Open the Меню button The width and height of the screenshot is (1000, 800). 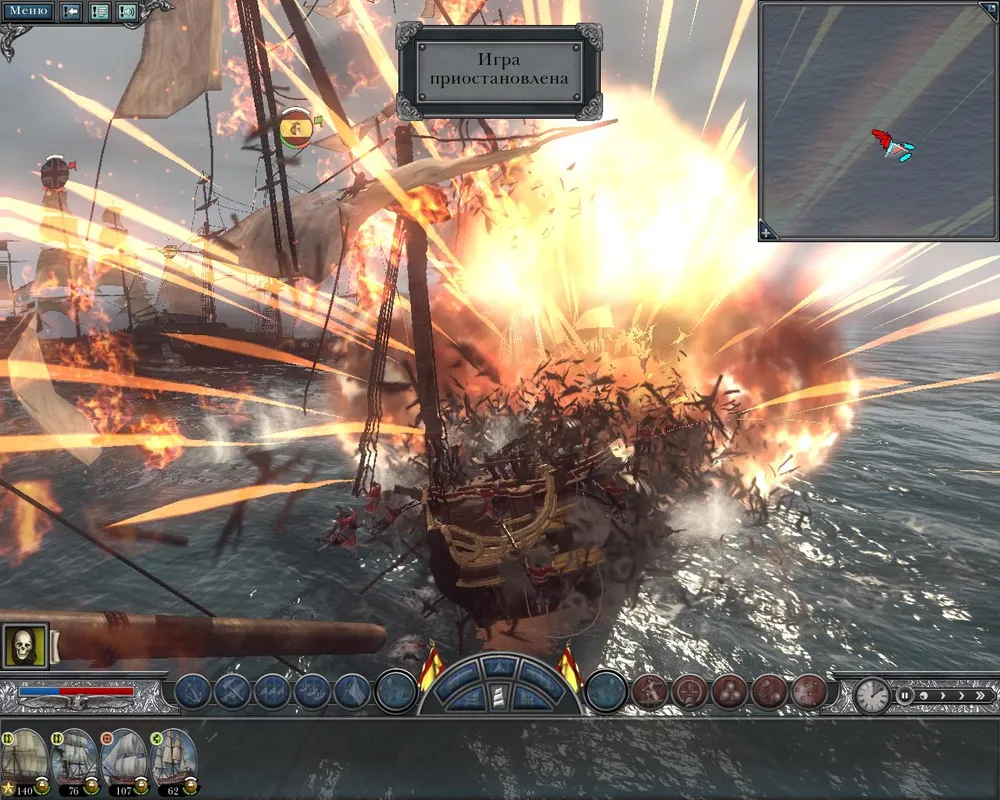pos(30,11)
